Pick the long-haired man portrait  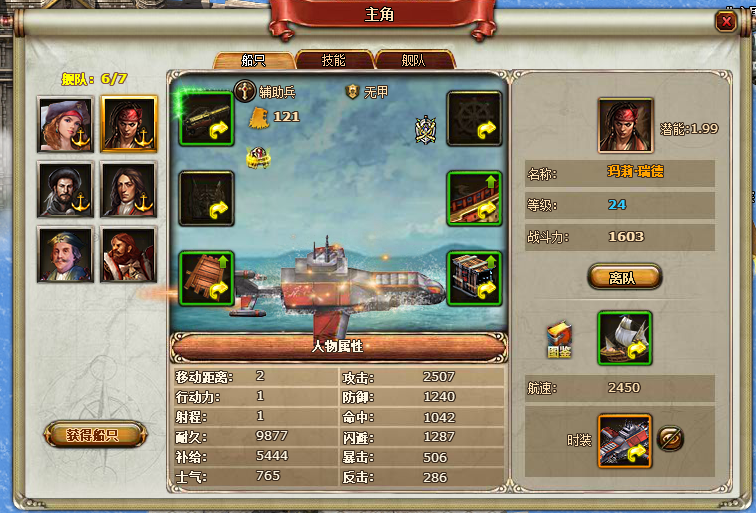[x=129, y=189]
